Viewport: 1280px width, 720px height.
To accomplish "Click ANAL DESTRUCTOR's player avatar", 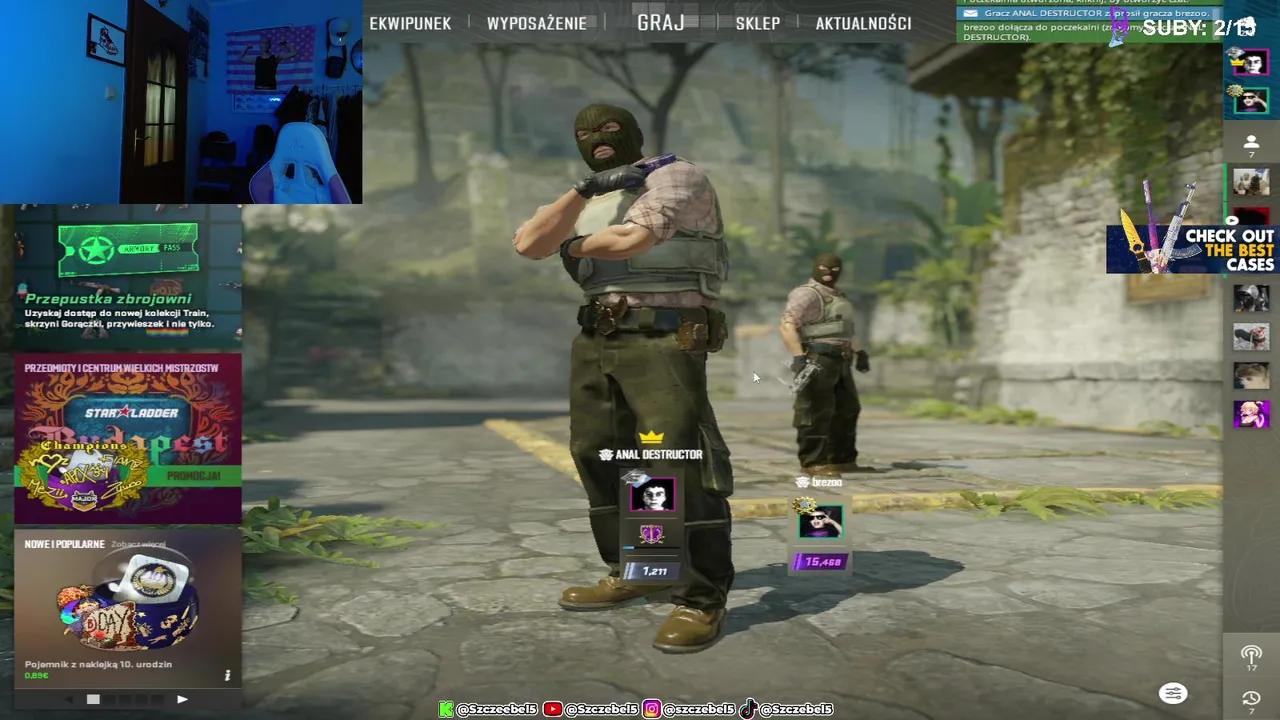I will coord(653,493).
